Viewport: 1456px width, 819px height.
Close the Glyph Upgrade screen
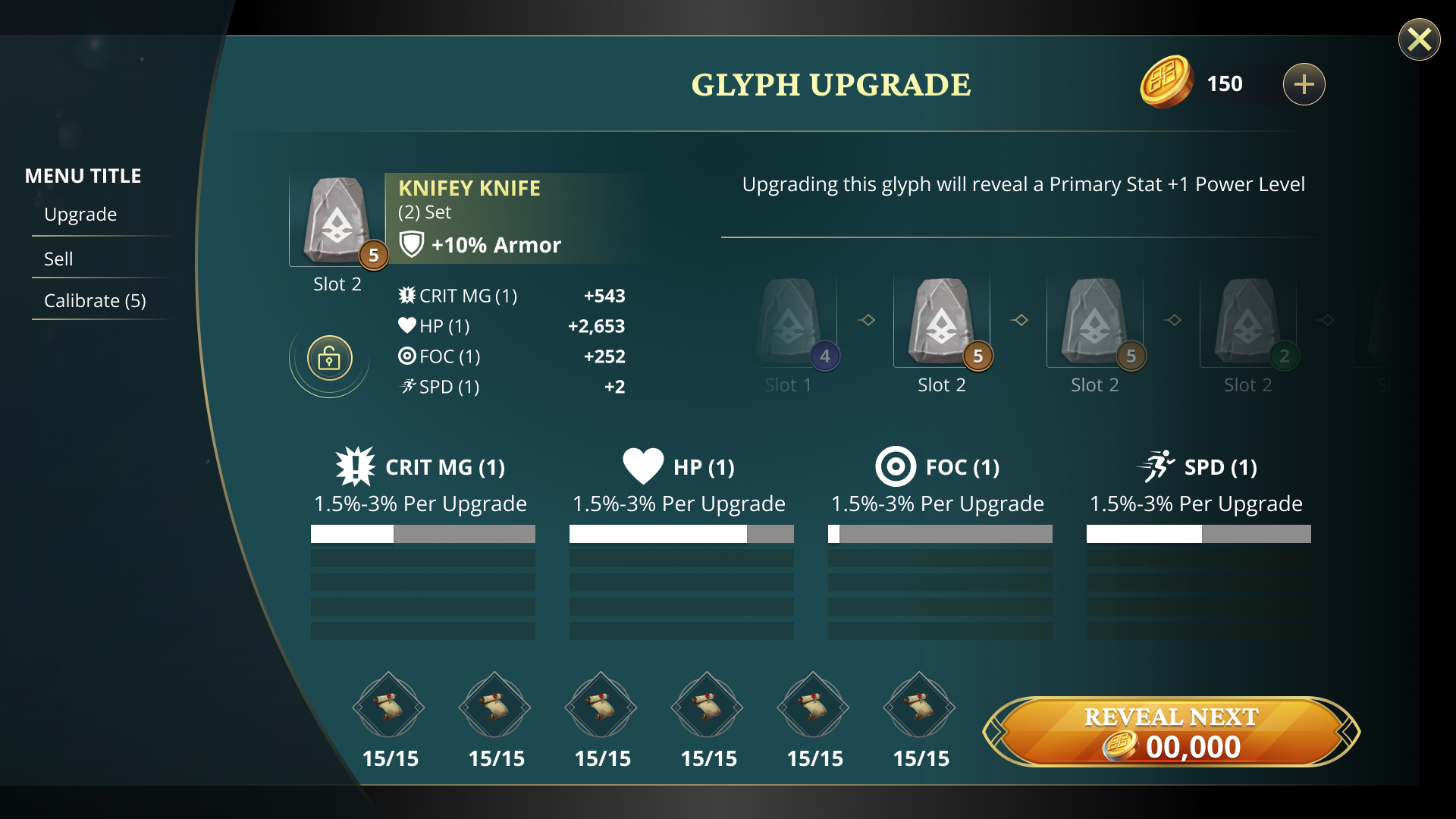1419,39
